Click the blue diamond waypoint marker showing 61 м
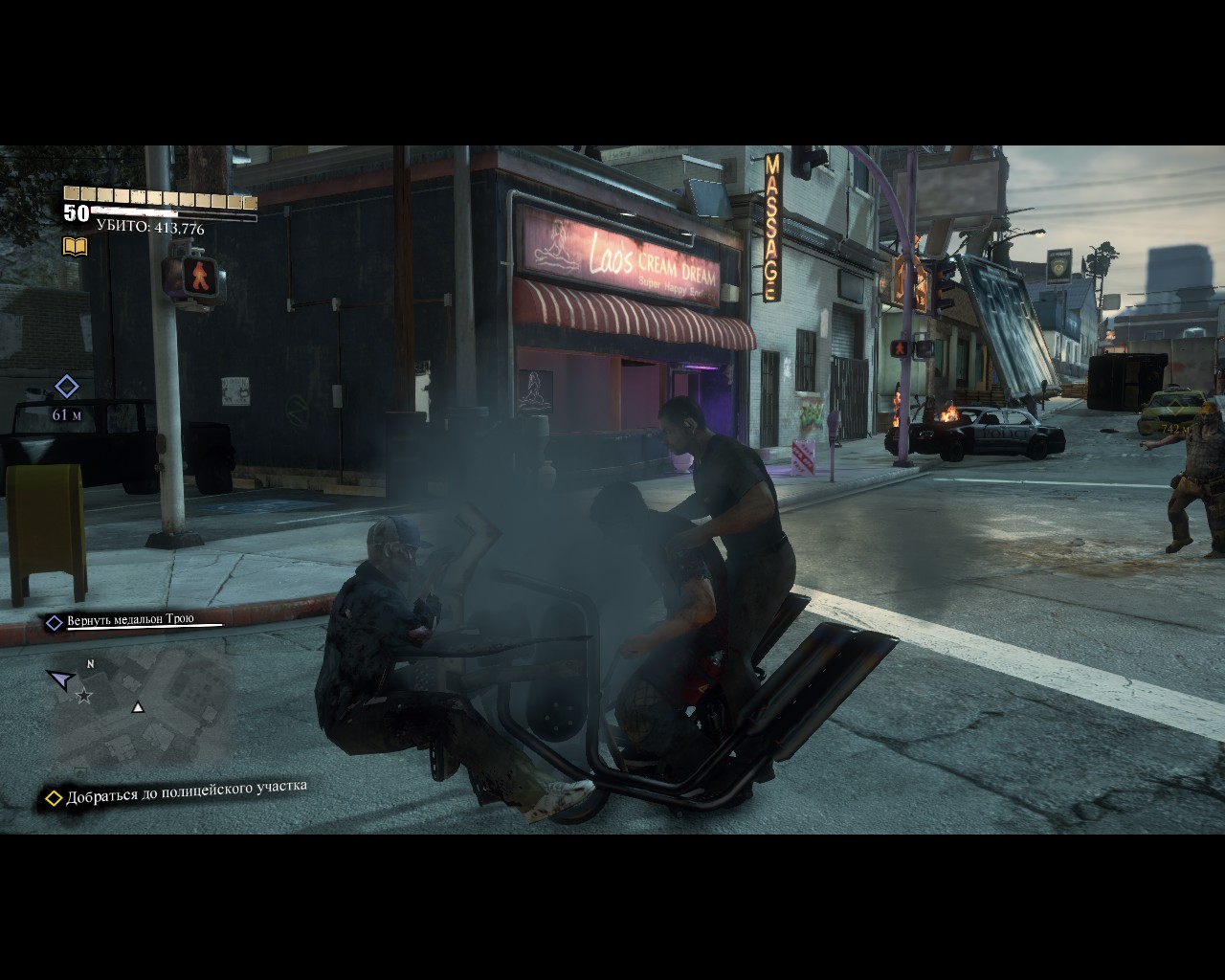The height and width of the screenshot is (980, 1225). coord(66,388)
